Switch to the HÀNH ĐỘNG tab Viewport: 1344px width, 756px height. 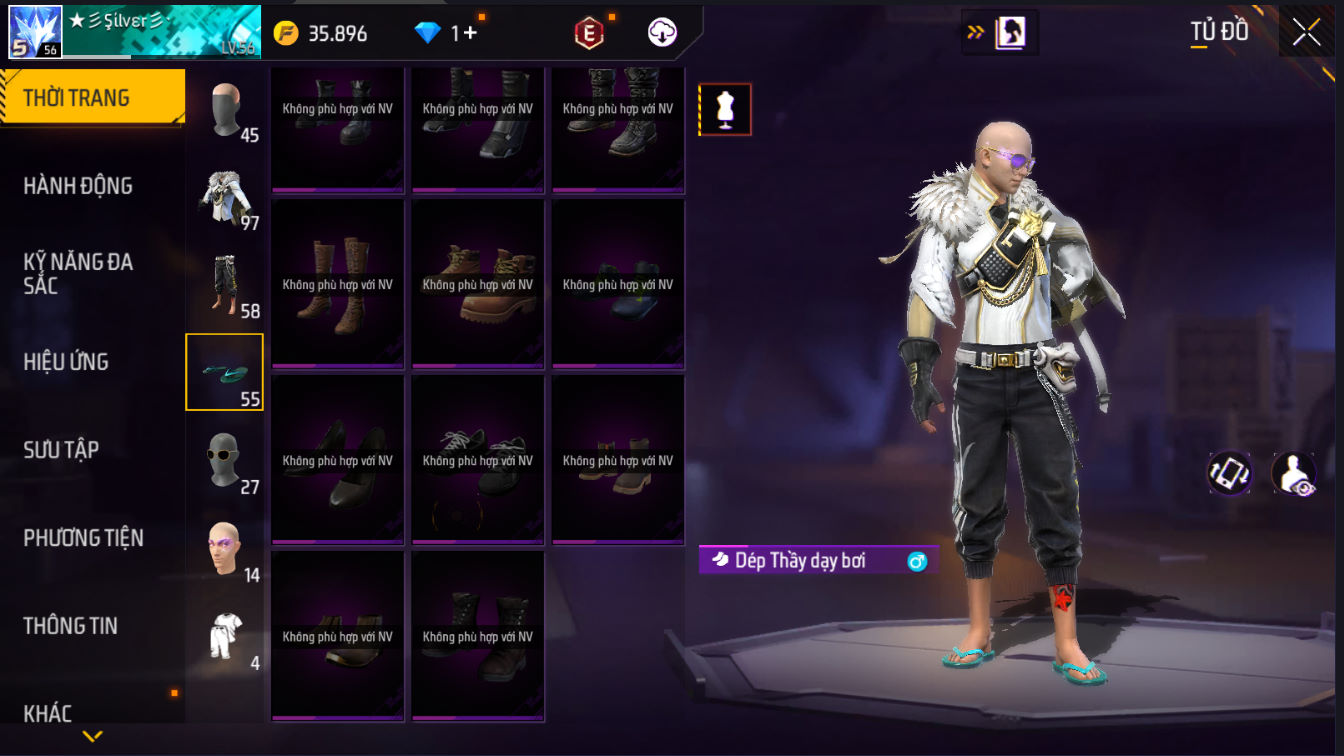78,186
